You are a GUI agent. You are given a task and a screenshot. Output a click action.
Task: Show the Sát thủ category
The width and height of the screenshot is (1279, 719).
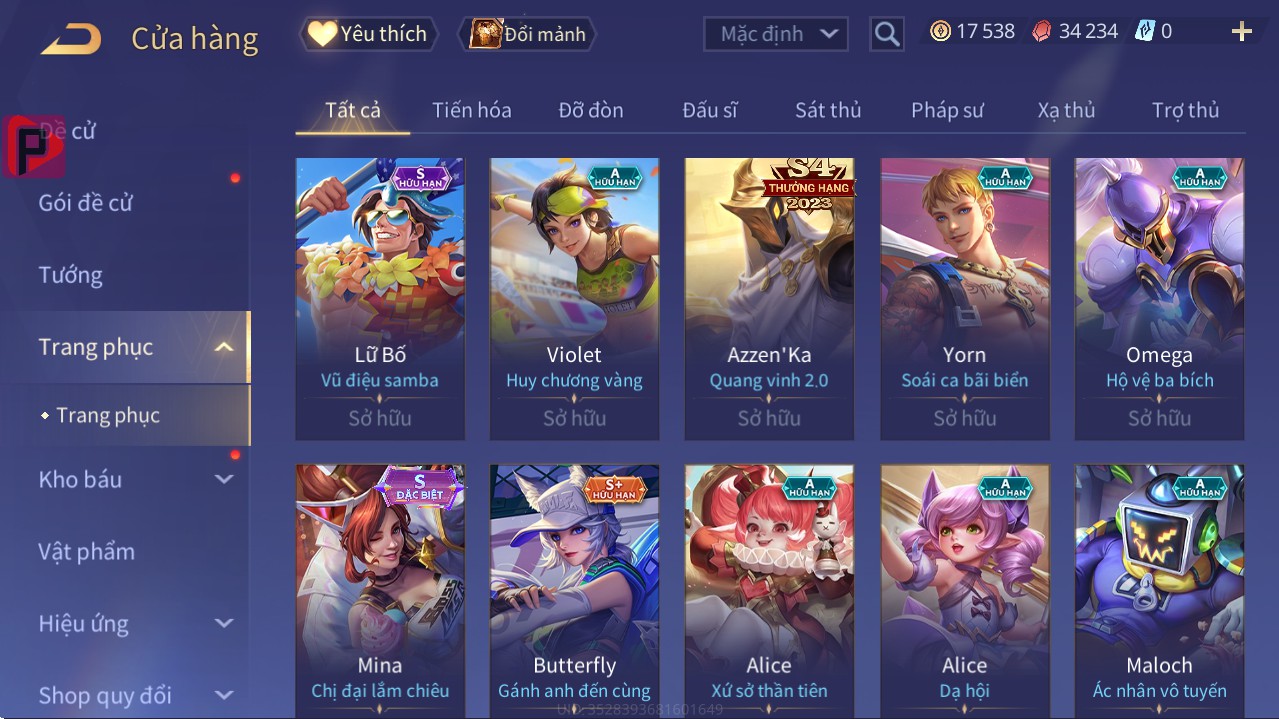(x=828, y=111)
